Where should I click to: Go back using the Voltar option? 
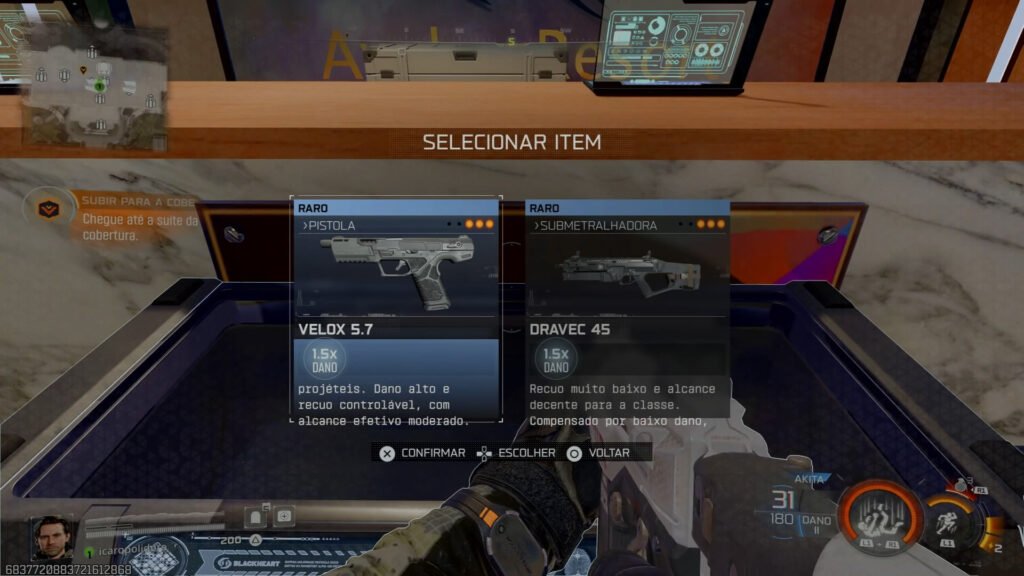pyautogui.click(x=598, y=453)
